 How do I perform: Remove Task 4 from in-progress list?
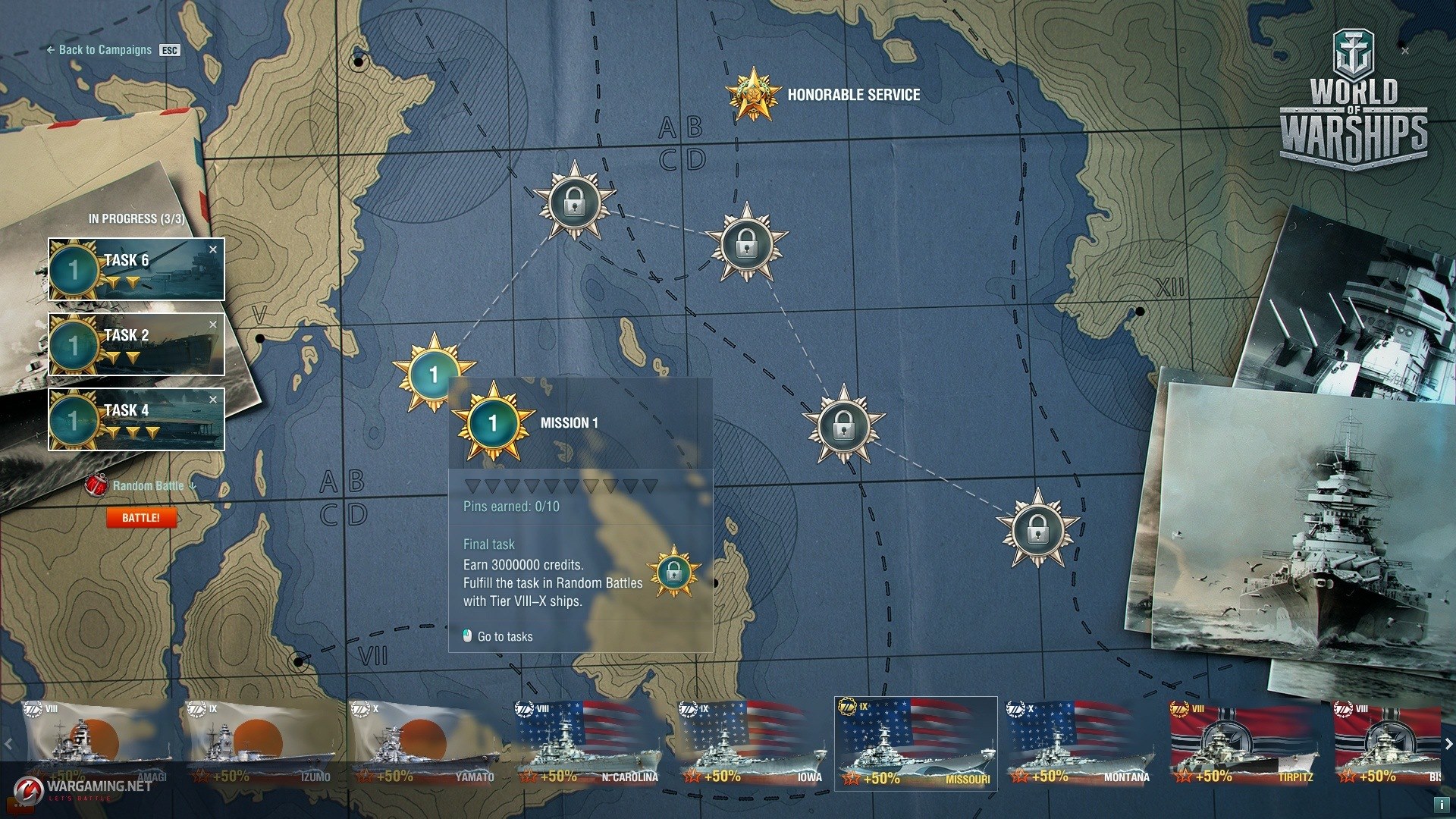(x=213, y=400)
